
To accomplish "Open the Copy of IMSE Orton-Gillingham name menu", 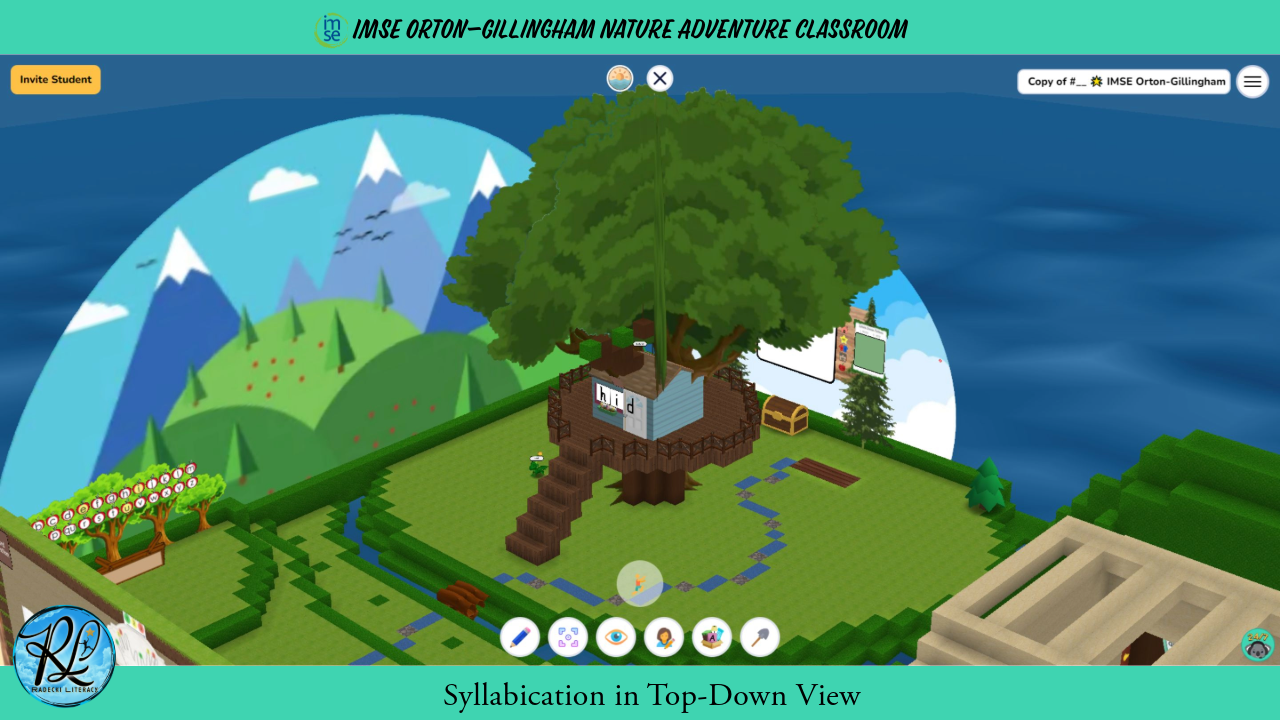I will [x=1123, y=81].
